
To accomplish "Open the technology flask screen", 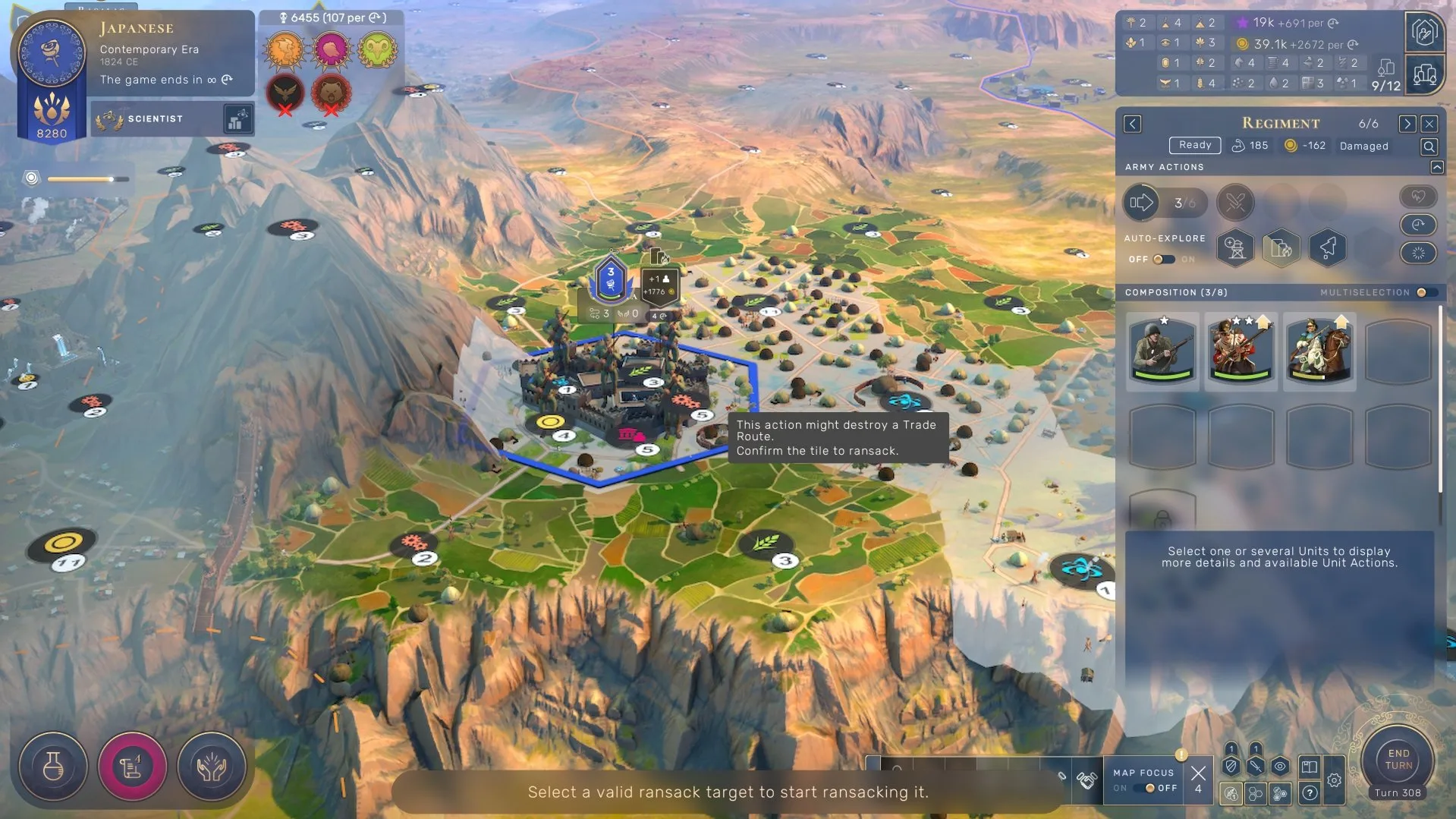I will tap(53, 767).
